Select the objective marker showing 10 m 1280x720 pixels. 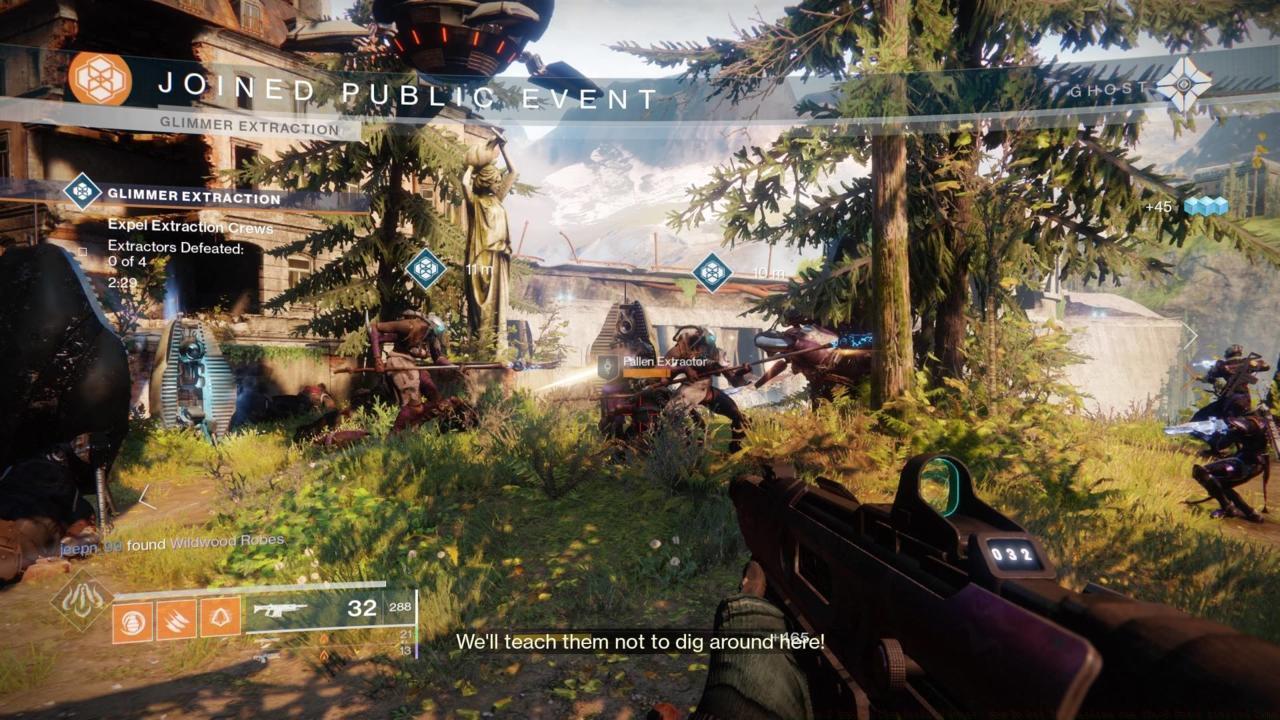click(x=712, y=272)
